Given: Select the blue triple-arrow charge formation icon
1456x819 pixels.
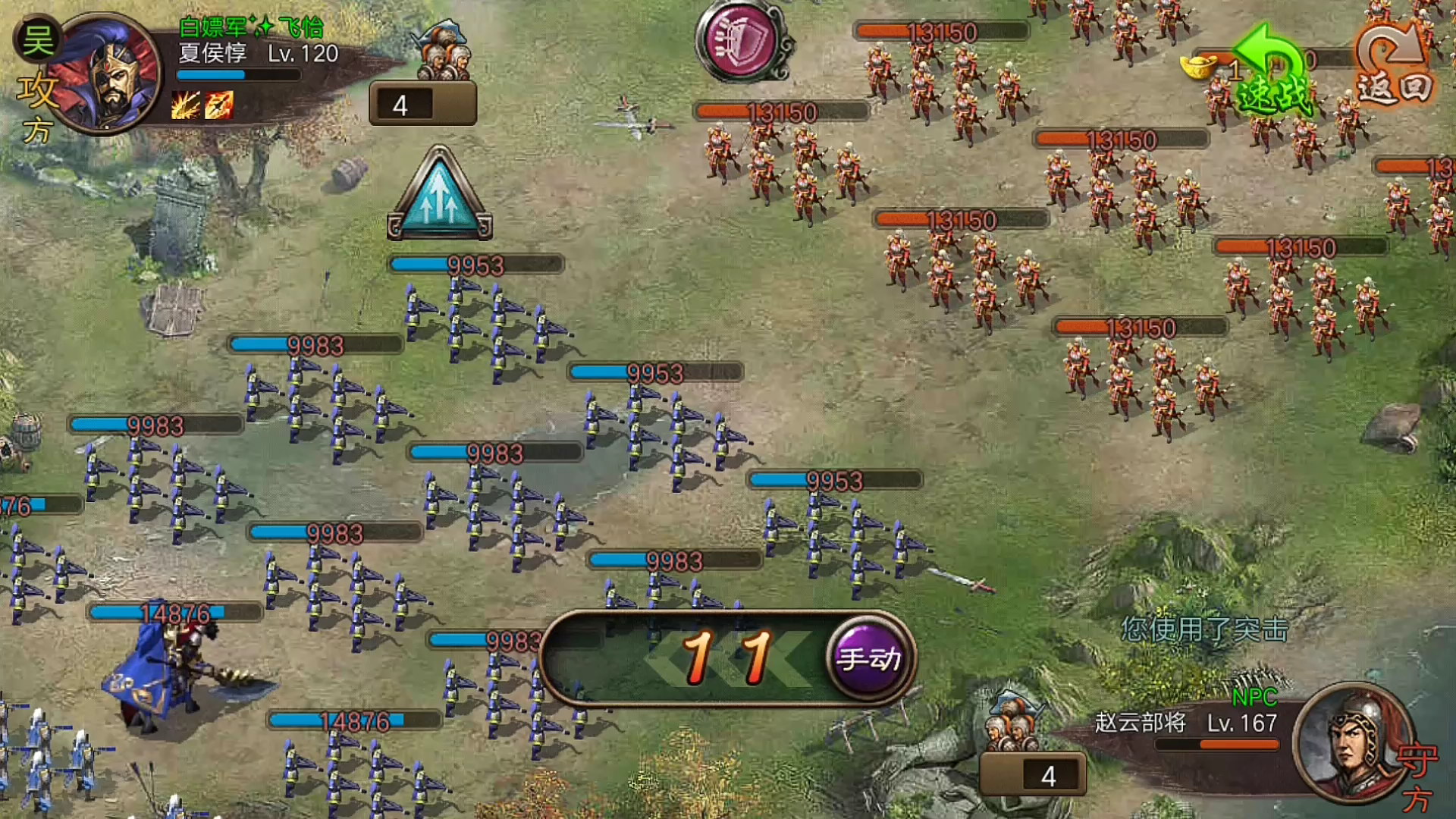Looking at the screenshot, I should click(x=439, y=196).
